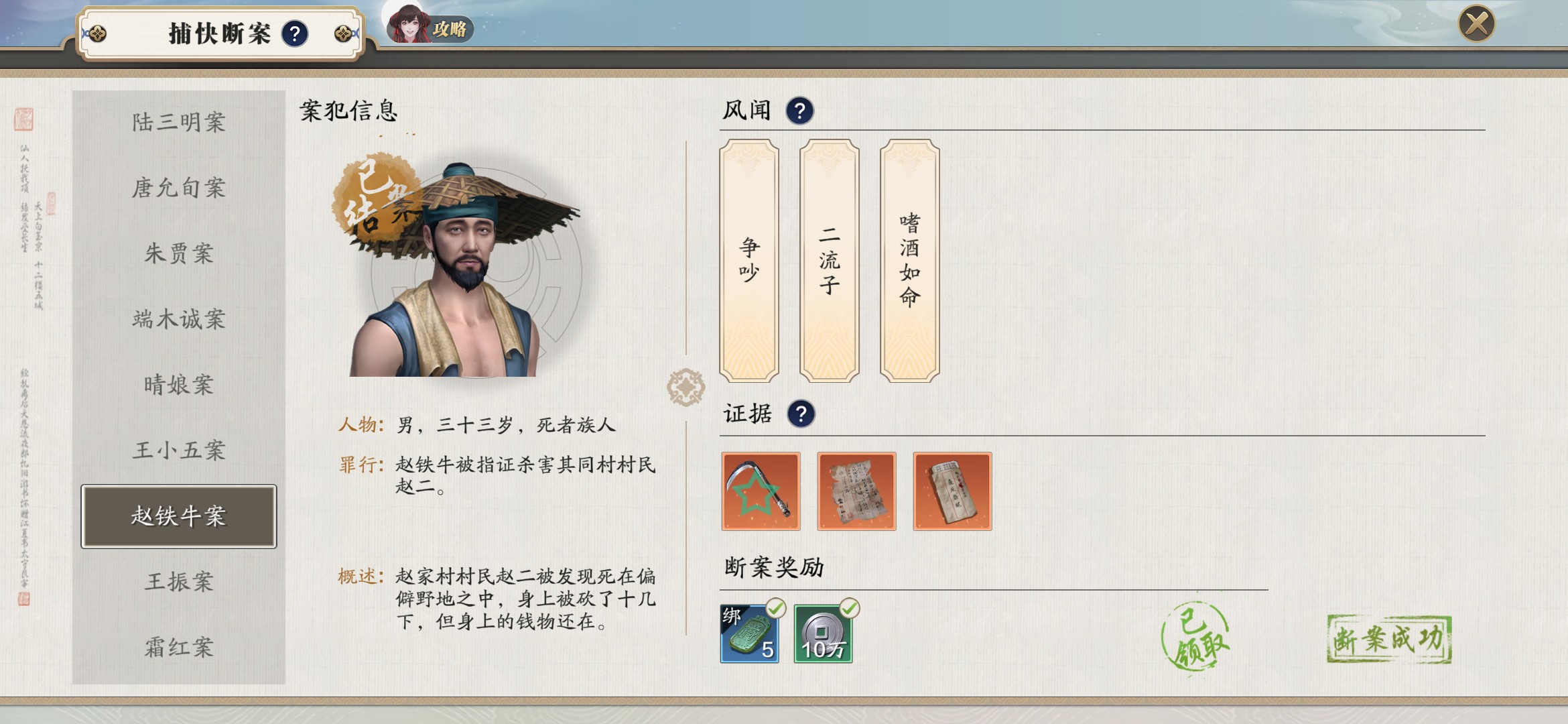Choose the 晴娘案 case
Image resolution: width=1568 pixels, height=724 pixels.
[179, 385]
